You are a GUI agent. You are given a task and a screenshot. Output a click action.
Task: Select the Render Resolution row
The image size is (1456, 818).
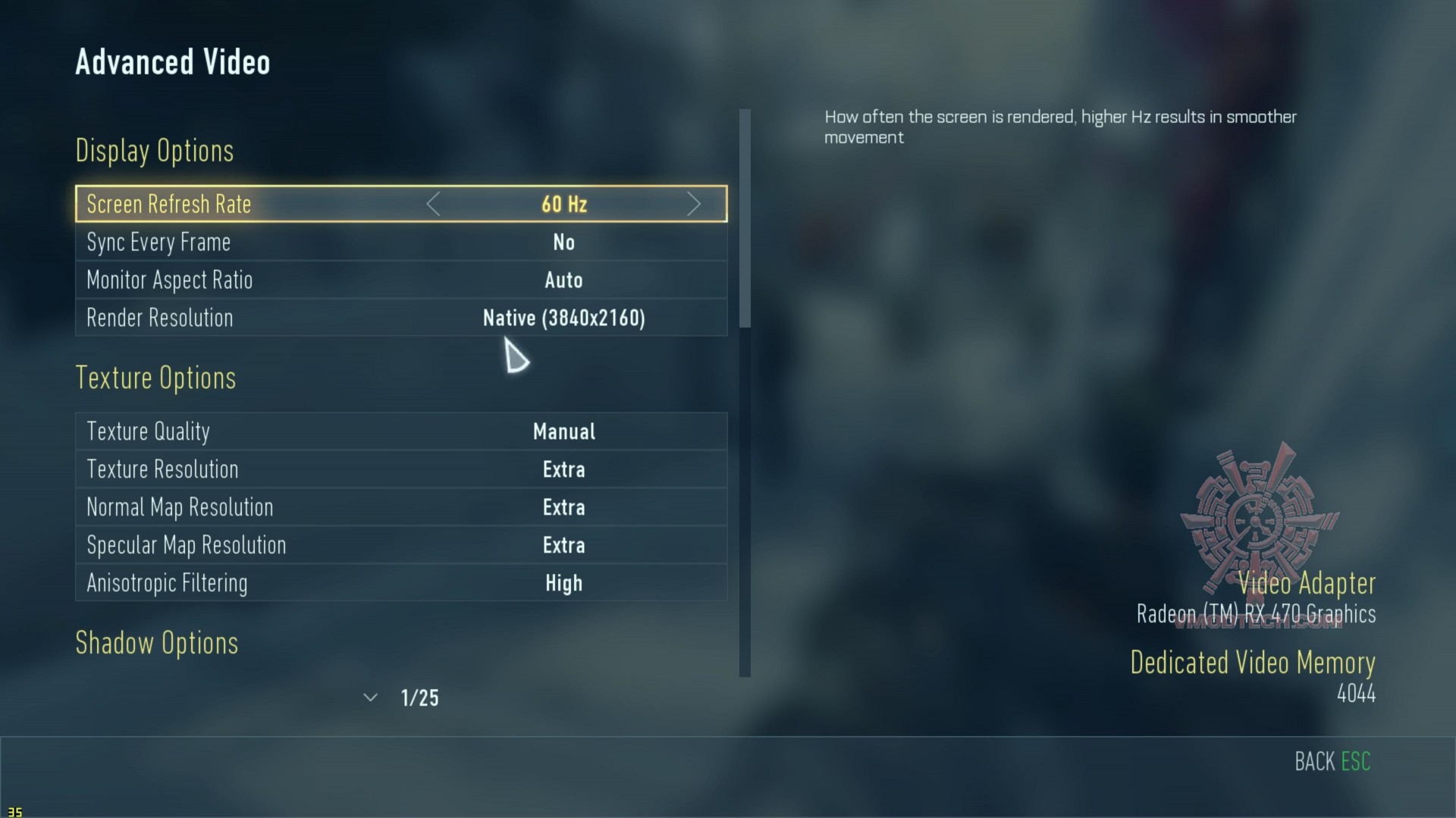click(400, 318)
